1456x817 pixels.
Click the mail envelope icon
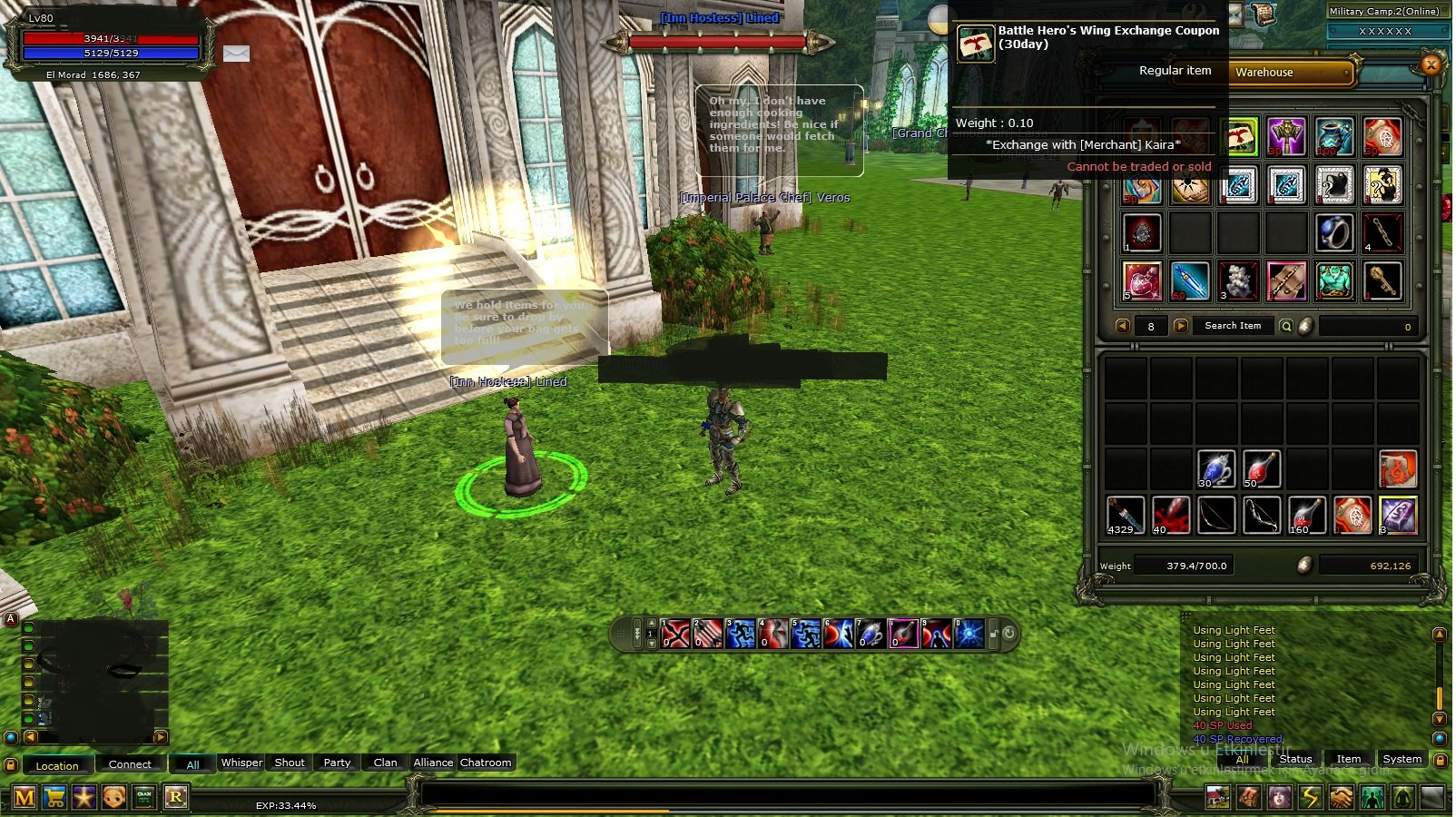[236, 54]
